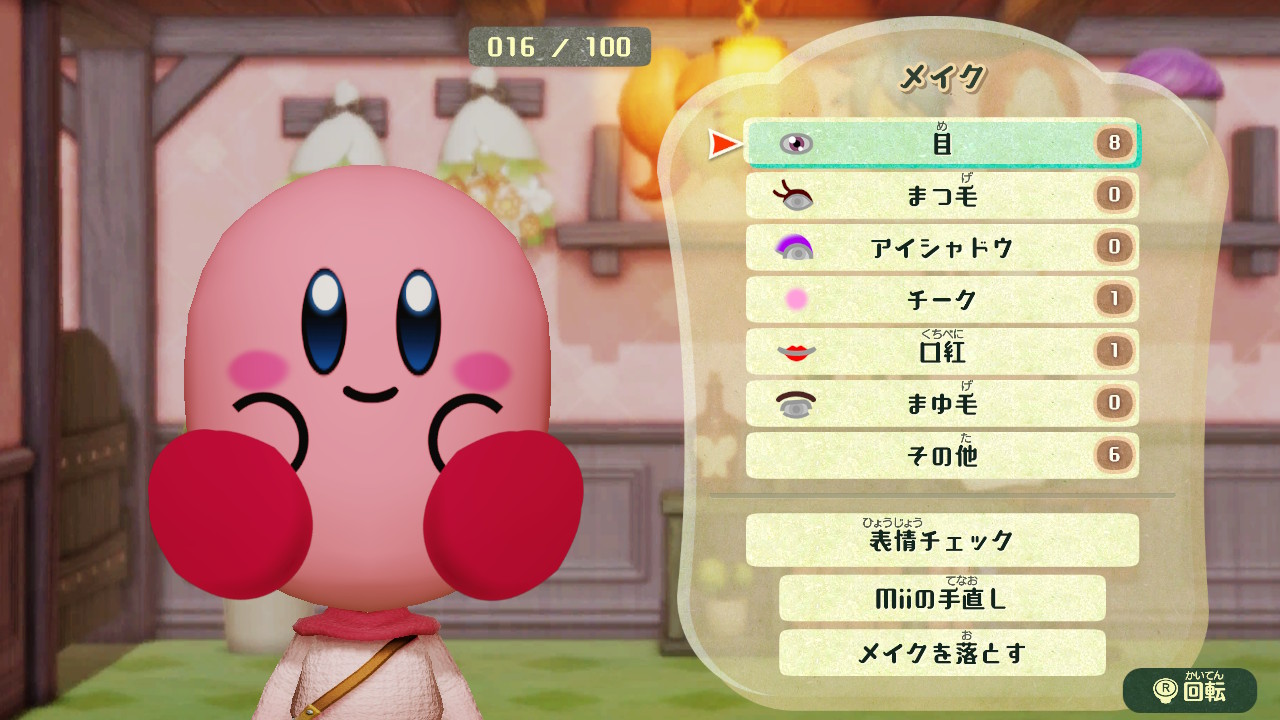Open the その他 other category
This screenshot has height=720, width=1280.
(940, 456)
